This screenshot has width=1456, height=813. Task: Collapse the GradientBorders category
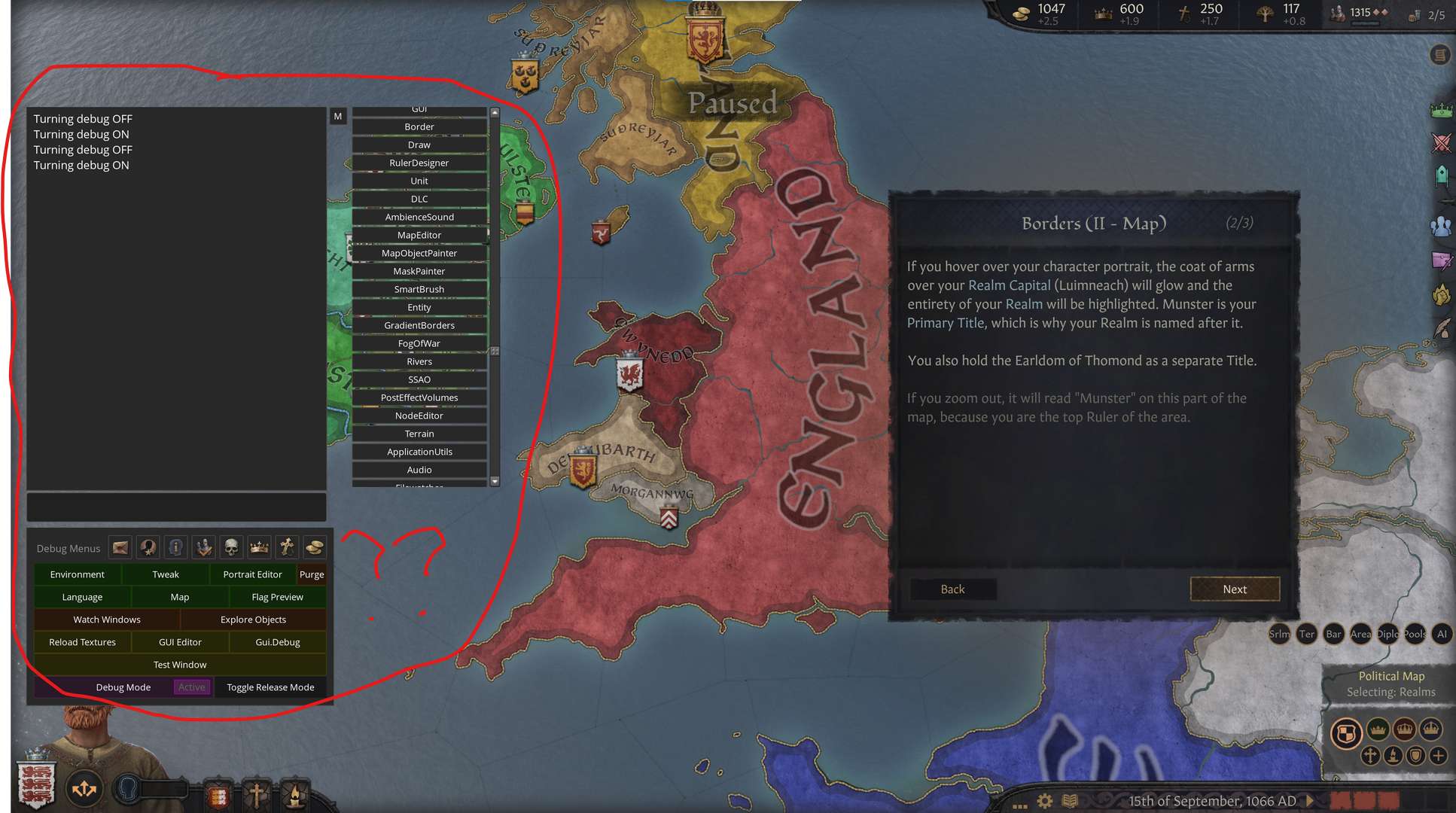tap(419, 325)
